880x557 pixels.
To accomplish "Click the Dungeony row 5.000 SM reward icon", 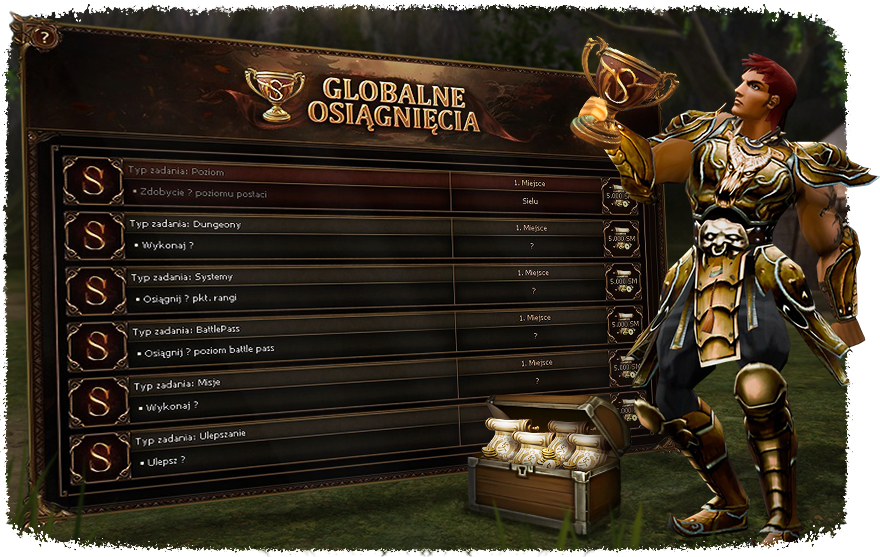I will pyautogui.click(x=622, y=240).
